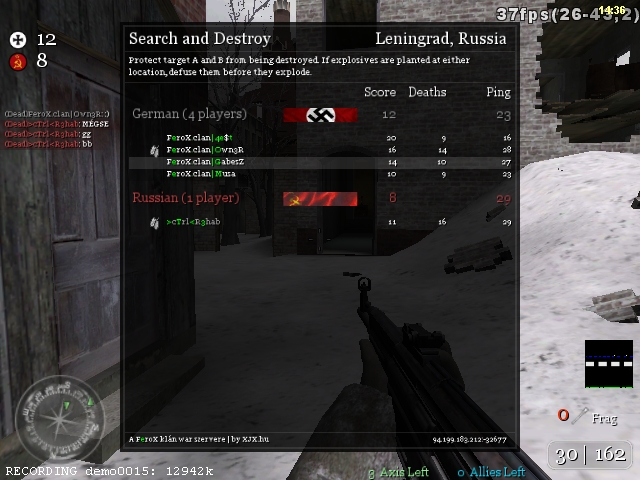The width and height of the screenshot is (640, 480).
Task: Click the Russian team flag
Action: 320,199
